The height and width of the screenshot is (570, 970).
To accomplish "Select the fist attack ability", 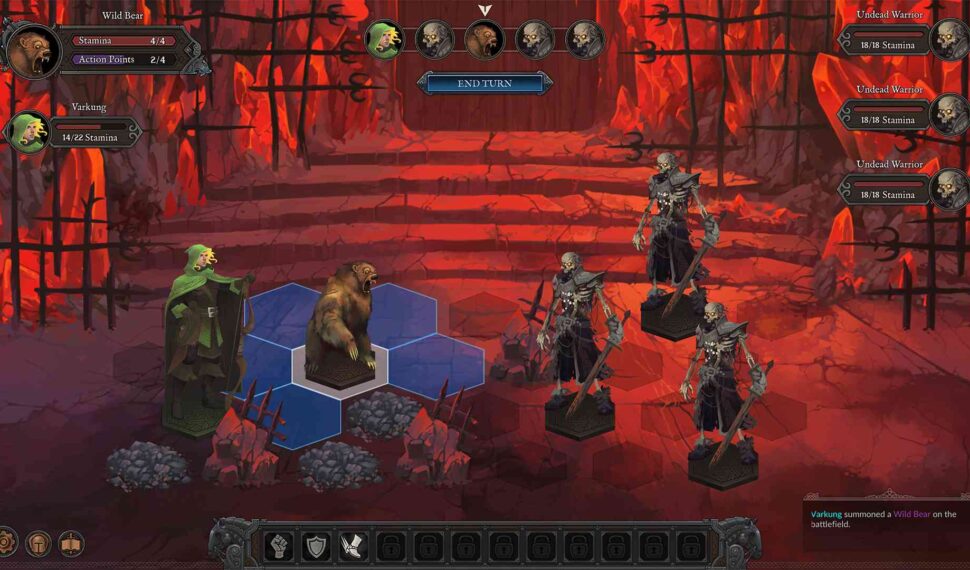I will click(279, 546).
